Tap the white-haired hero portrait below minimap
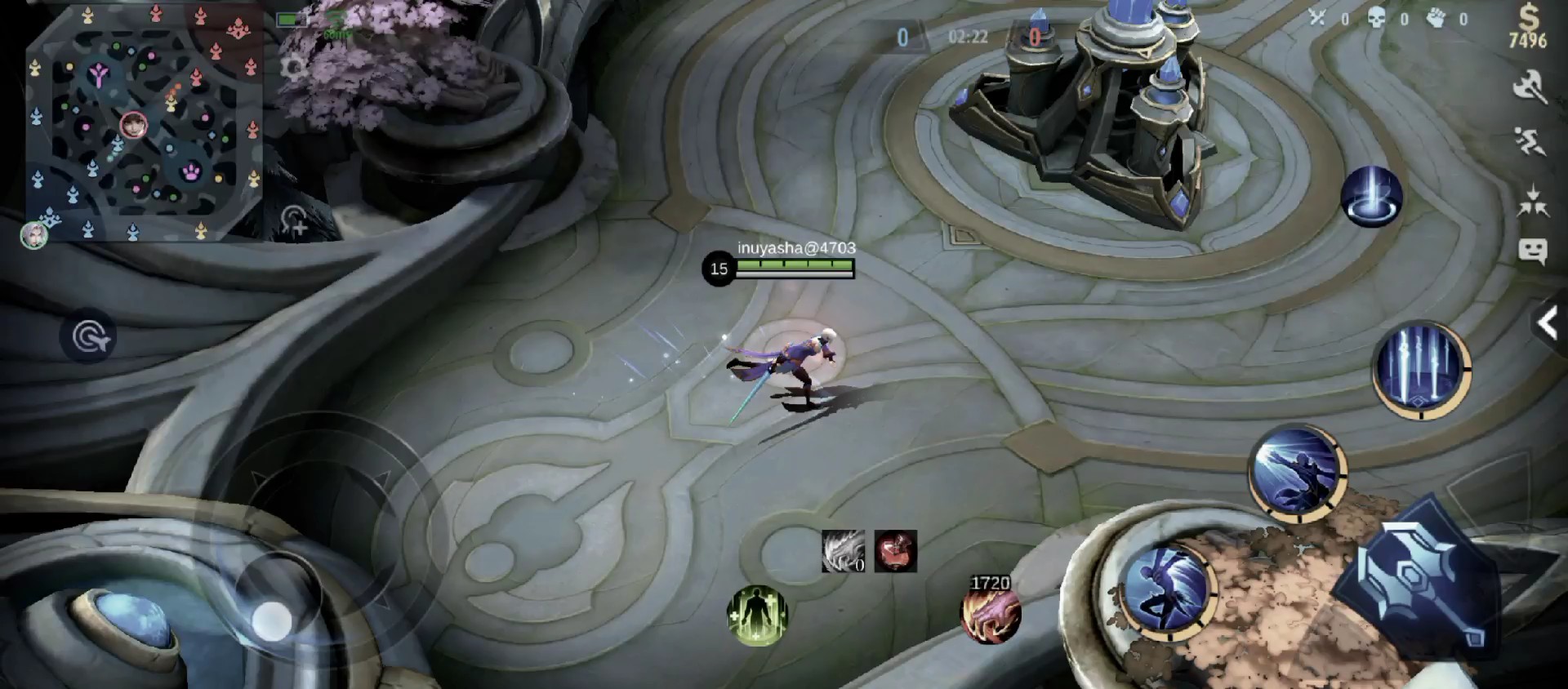This screenshot has width=1568, height=689. [34, 235]
